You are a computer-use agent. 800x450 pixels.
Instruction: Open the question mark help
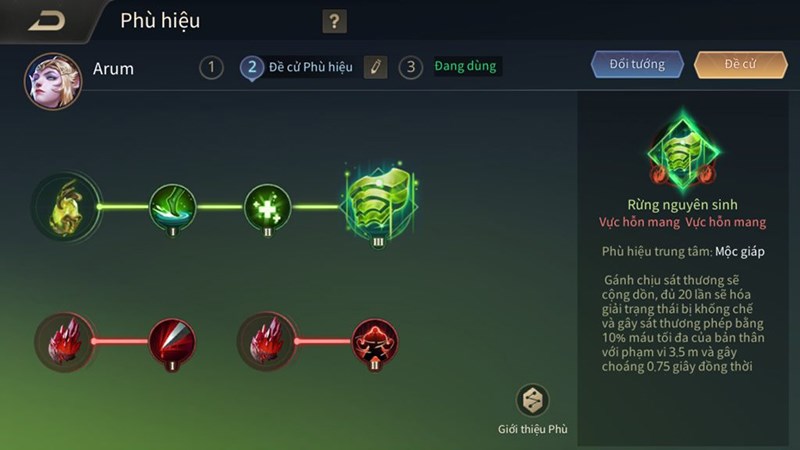coord(334,22)
